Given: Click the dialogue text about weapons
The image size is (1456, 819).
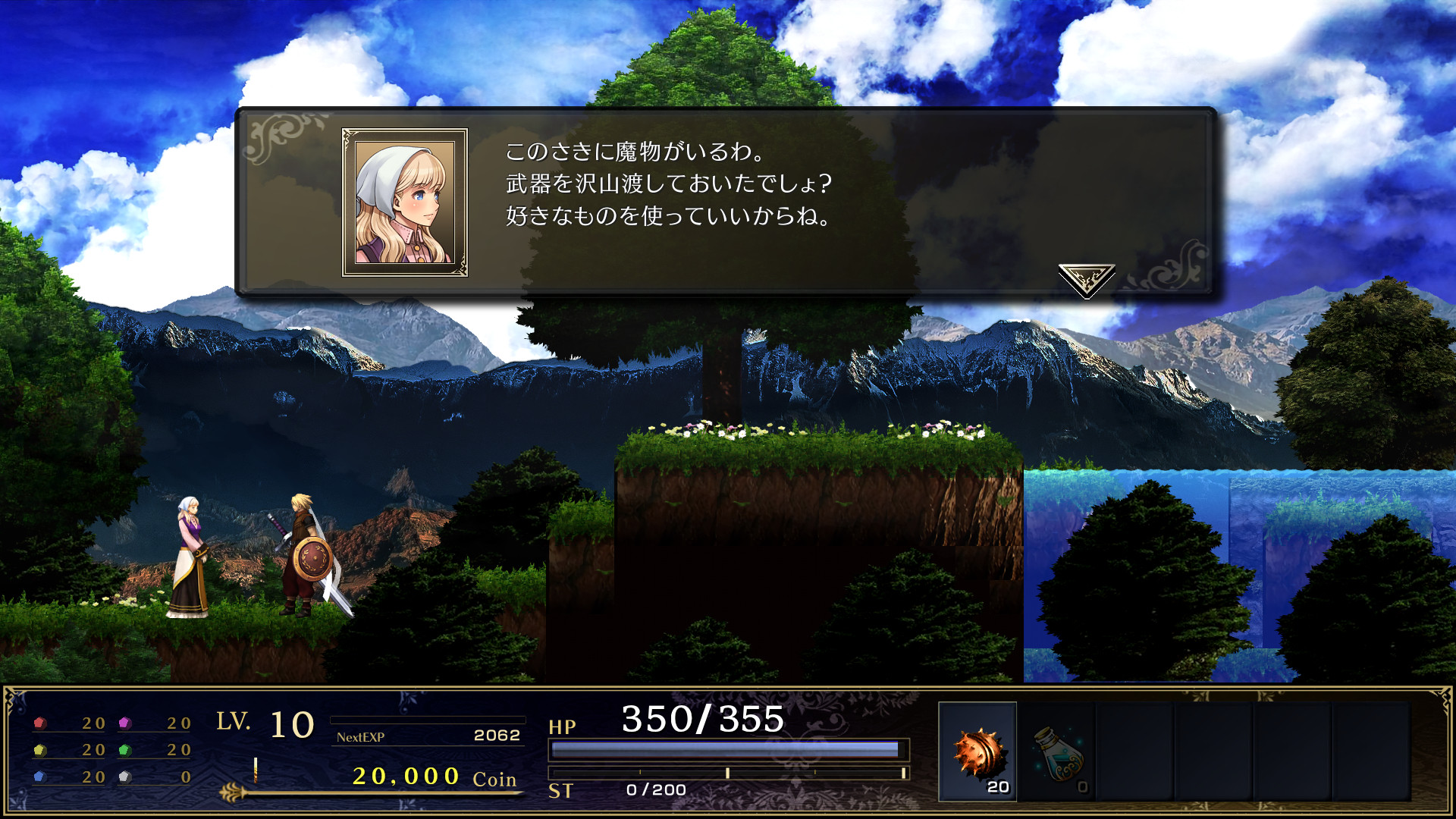Looking at the screenshot, I should [x=667, y=186].
